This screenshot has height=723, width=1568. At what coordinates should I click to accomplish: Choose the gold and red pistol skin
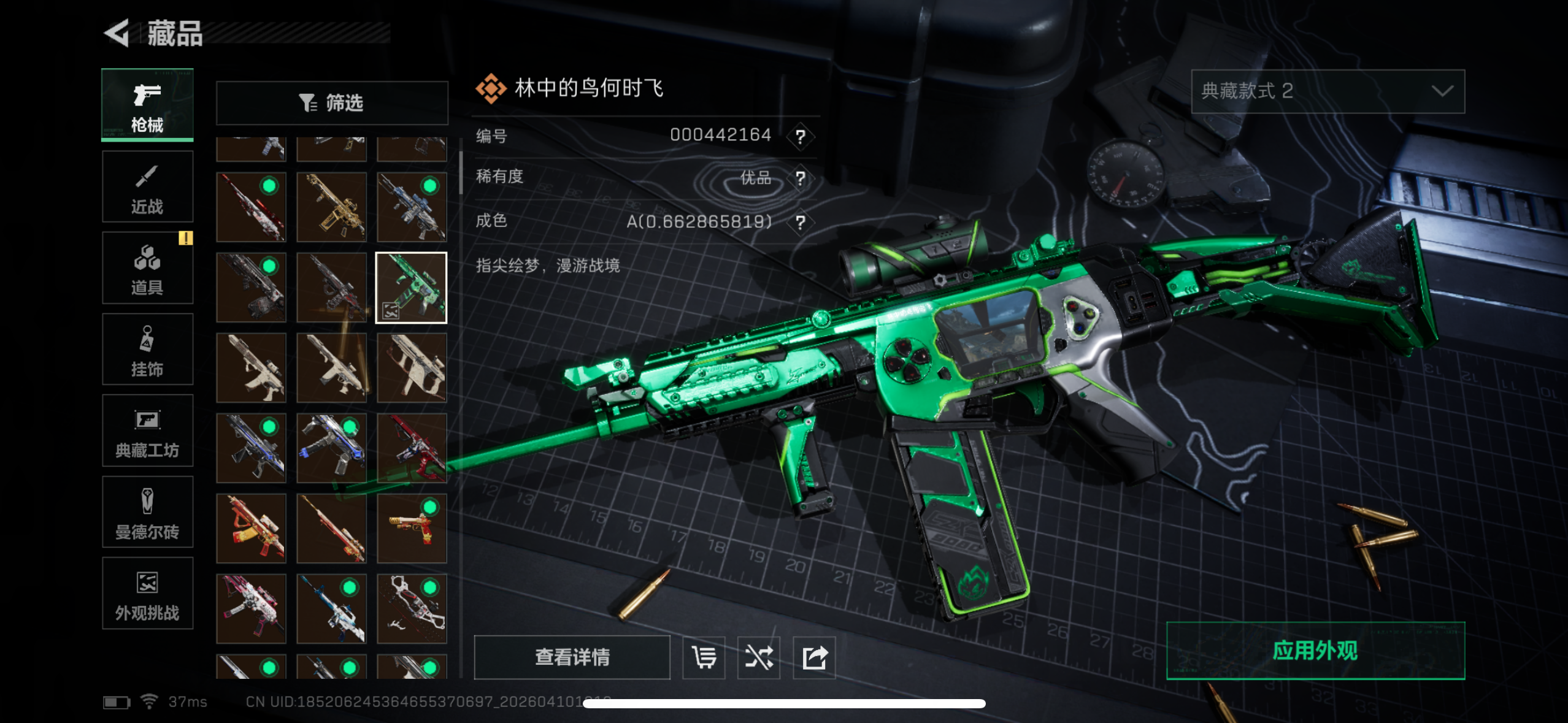pyautogui.click(x=412, y=529)
